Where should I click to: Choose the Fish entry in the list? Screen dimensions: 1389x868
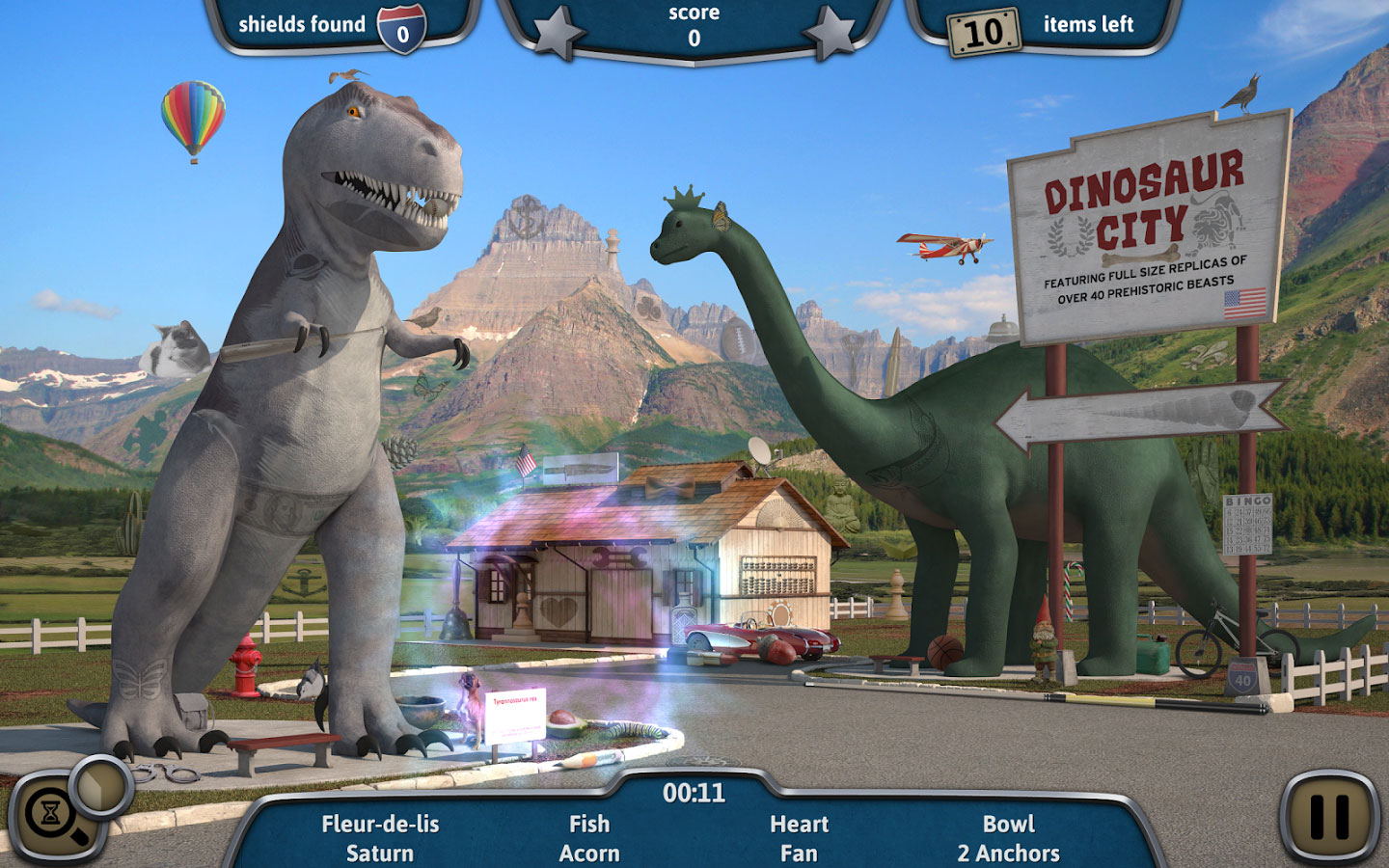tap(589, 824)
